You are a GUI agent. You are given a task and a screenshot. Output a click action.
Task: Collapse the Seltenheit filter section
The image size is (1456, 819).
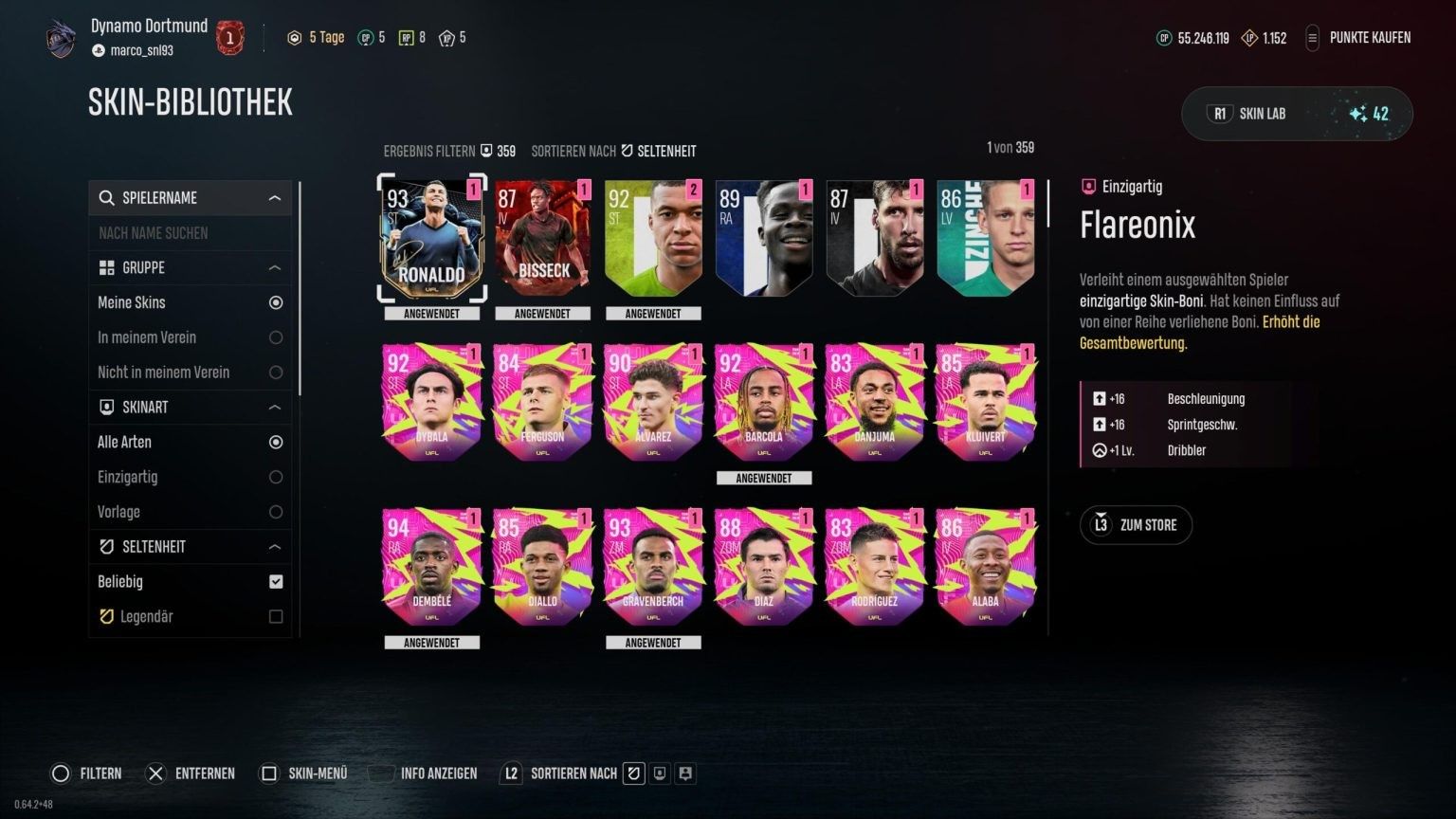[x=275, y=547]
